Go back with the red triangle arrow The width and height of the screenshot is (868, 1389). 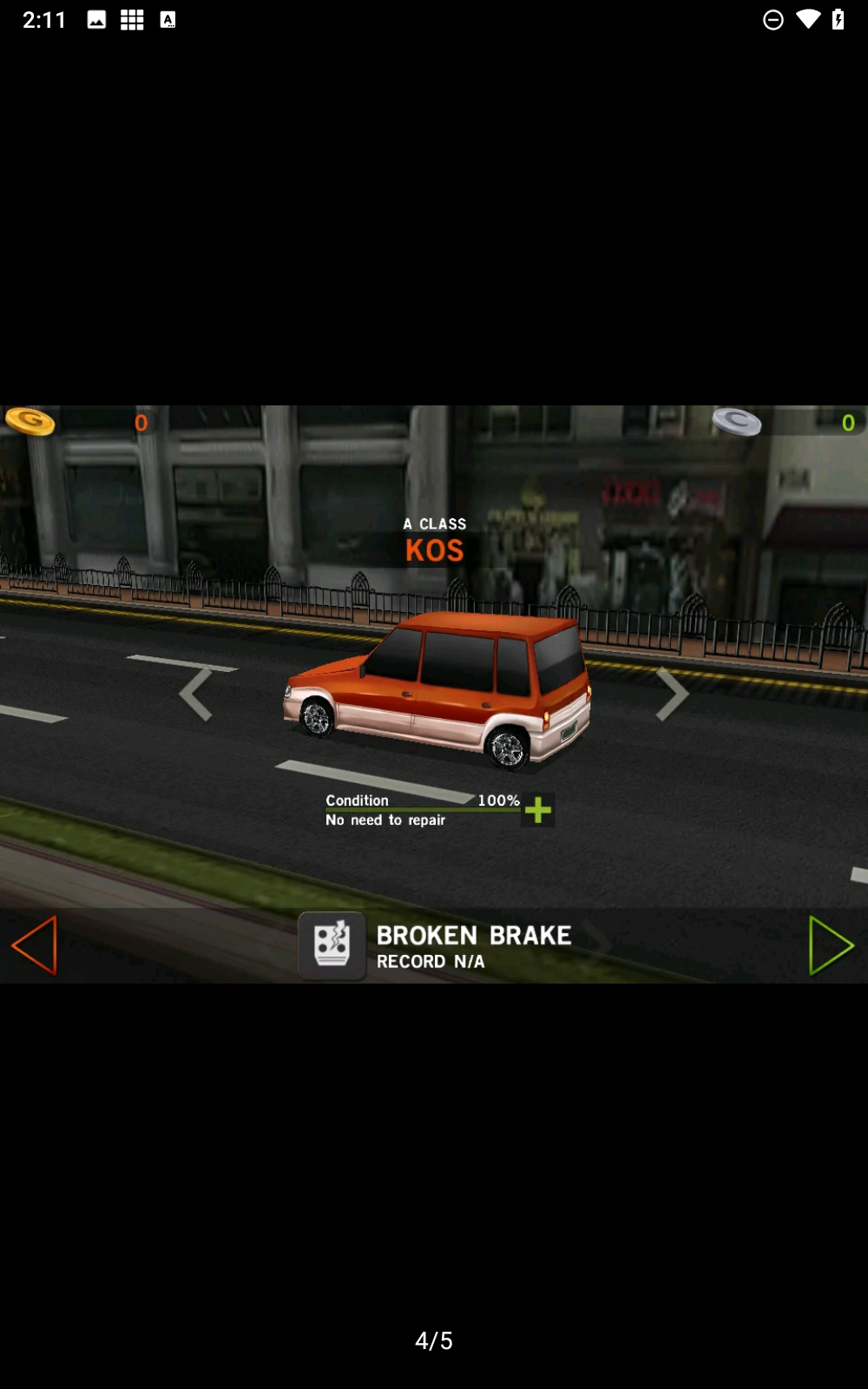(35, 945)
